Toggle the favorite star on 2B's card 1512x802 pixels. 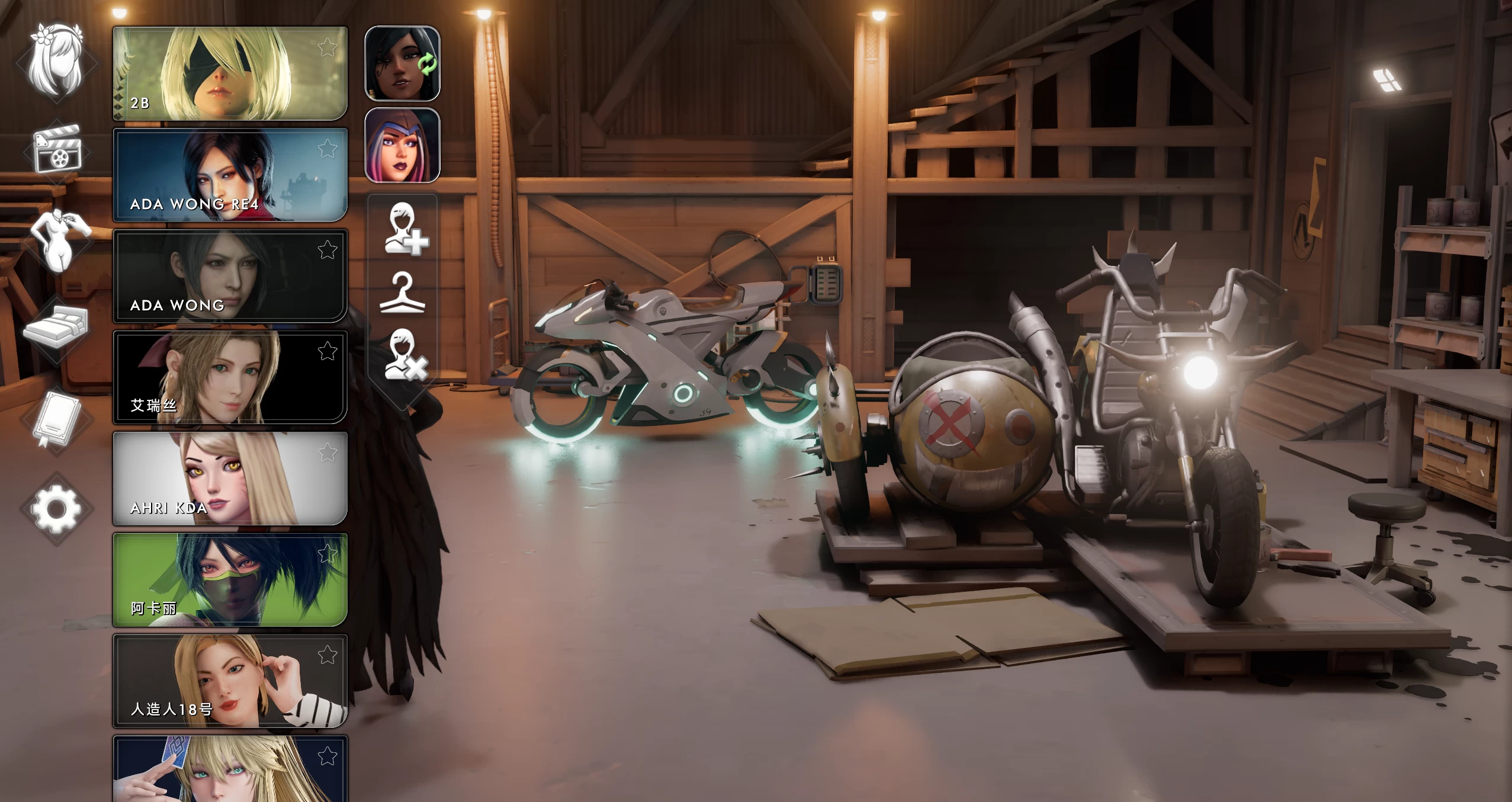pyautogui.click(x=326, y=45)
